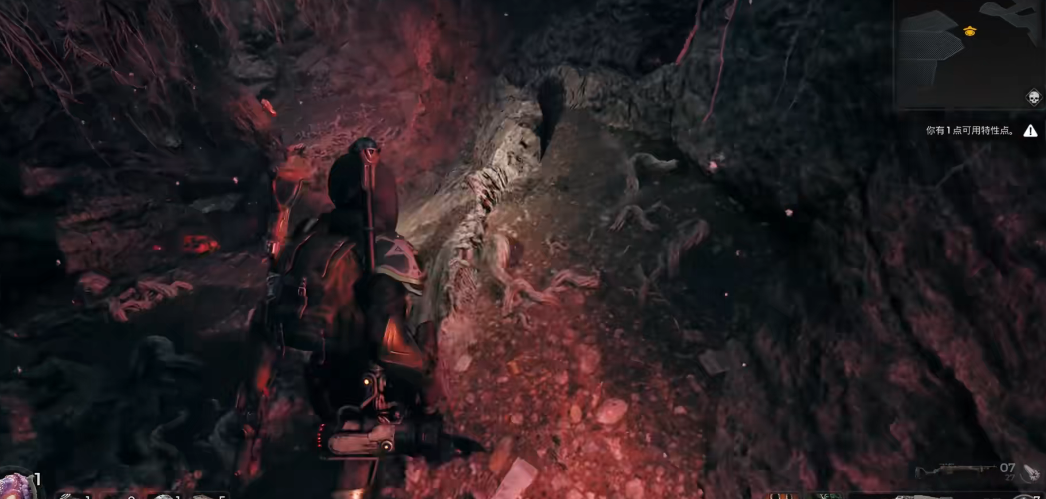Screen dimensions: 1046x499
Task: Click the skull icon on the minimap
Action: 1032,97
